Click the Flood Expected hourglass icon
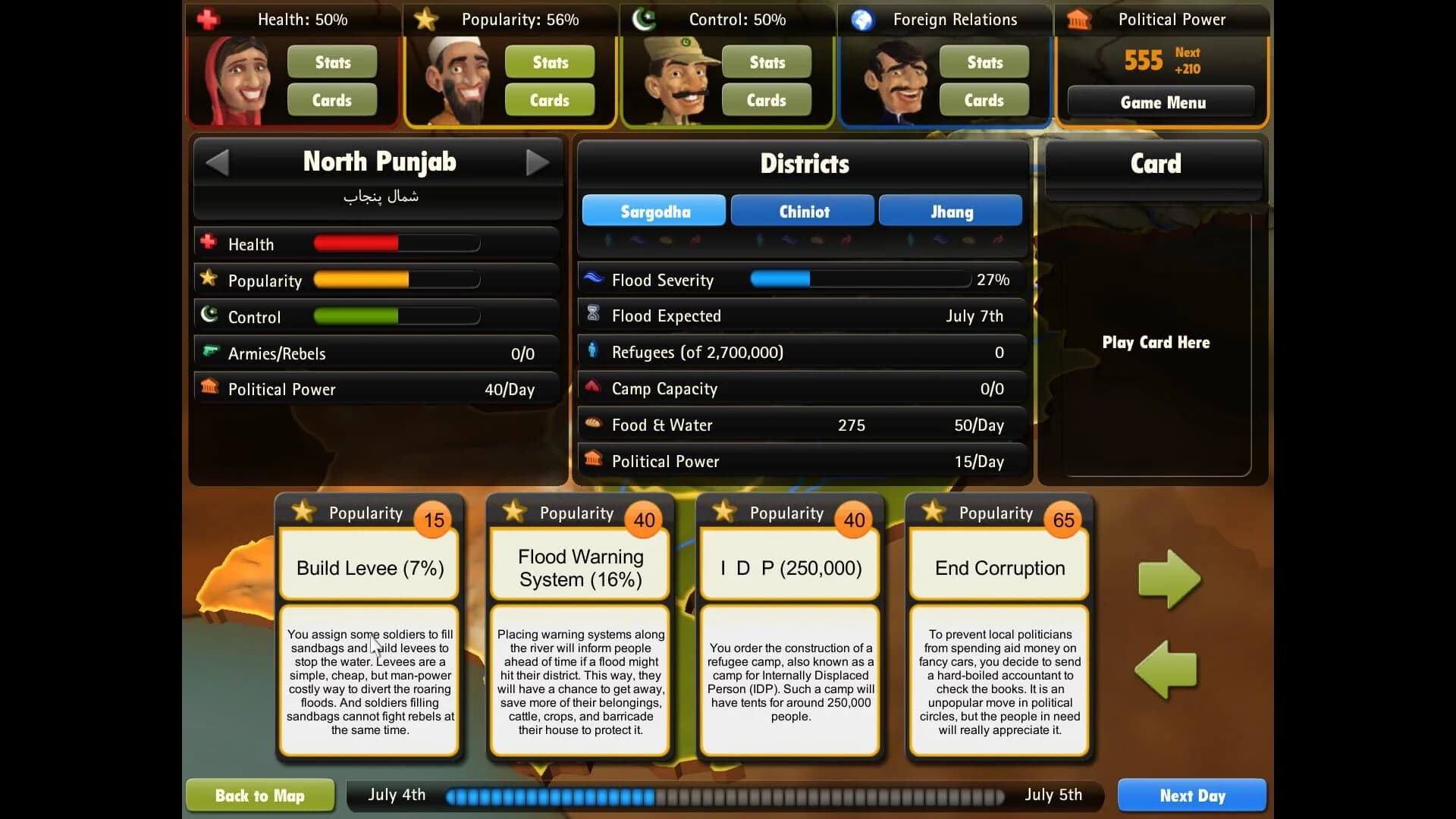Image resolution: width=1456 pixels, height=819 pixels. coord(593,315)
